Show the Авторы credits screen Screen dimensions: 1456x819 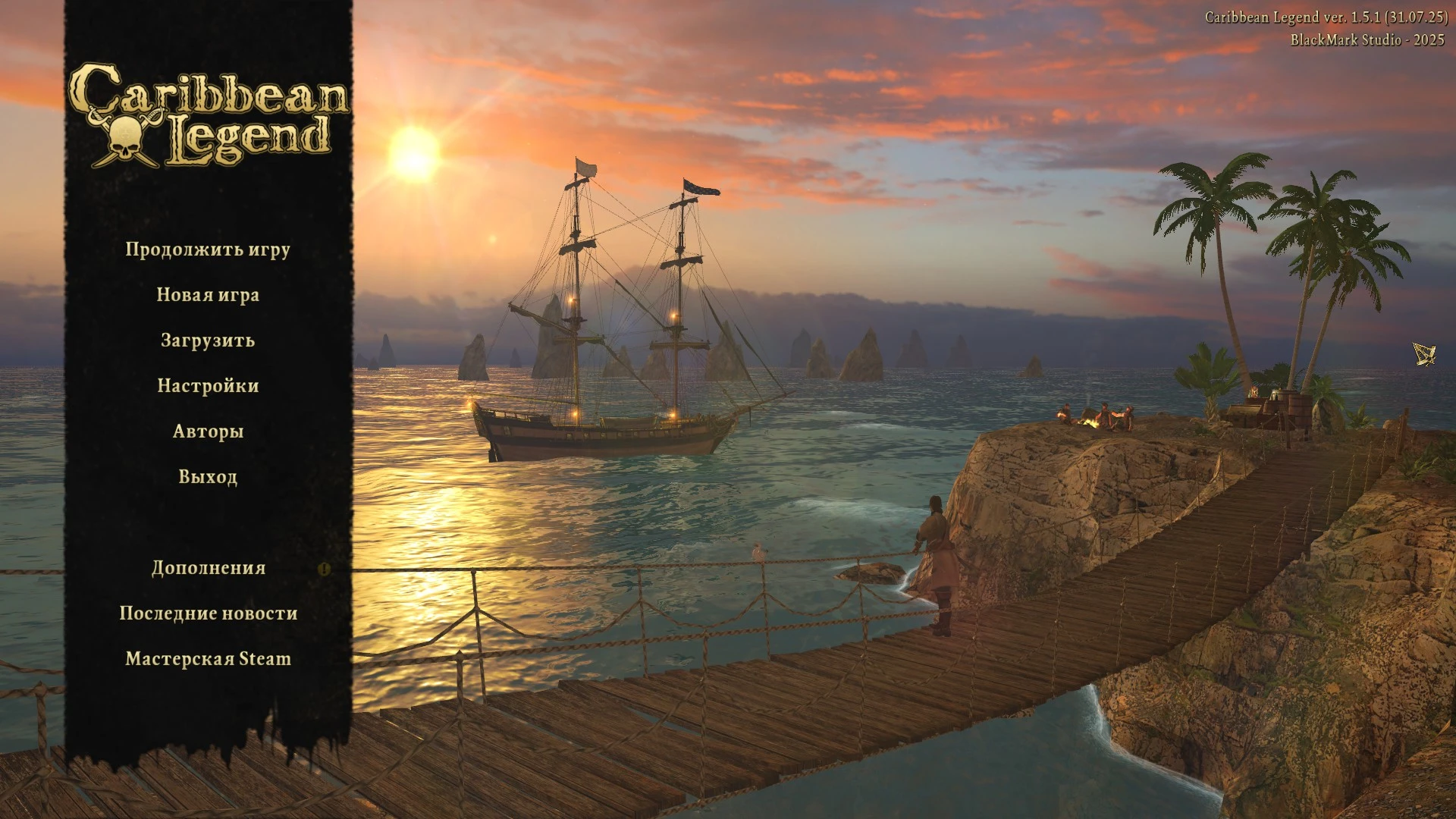point(208,431)
